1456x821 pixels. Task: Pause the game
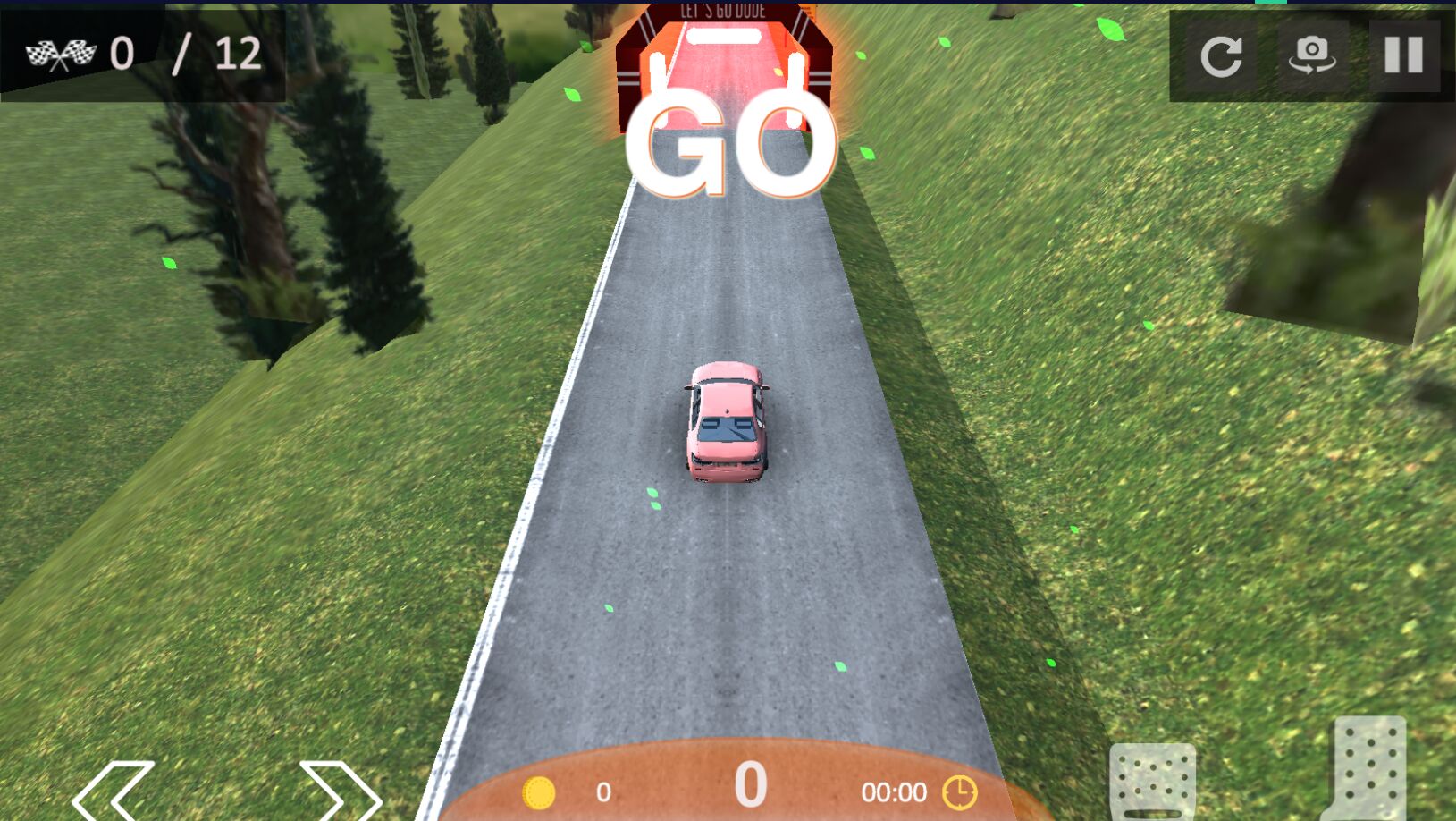[x=1403, y=55]
